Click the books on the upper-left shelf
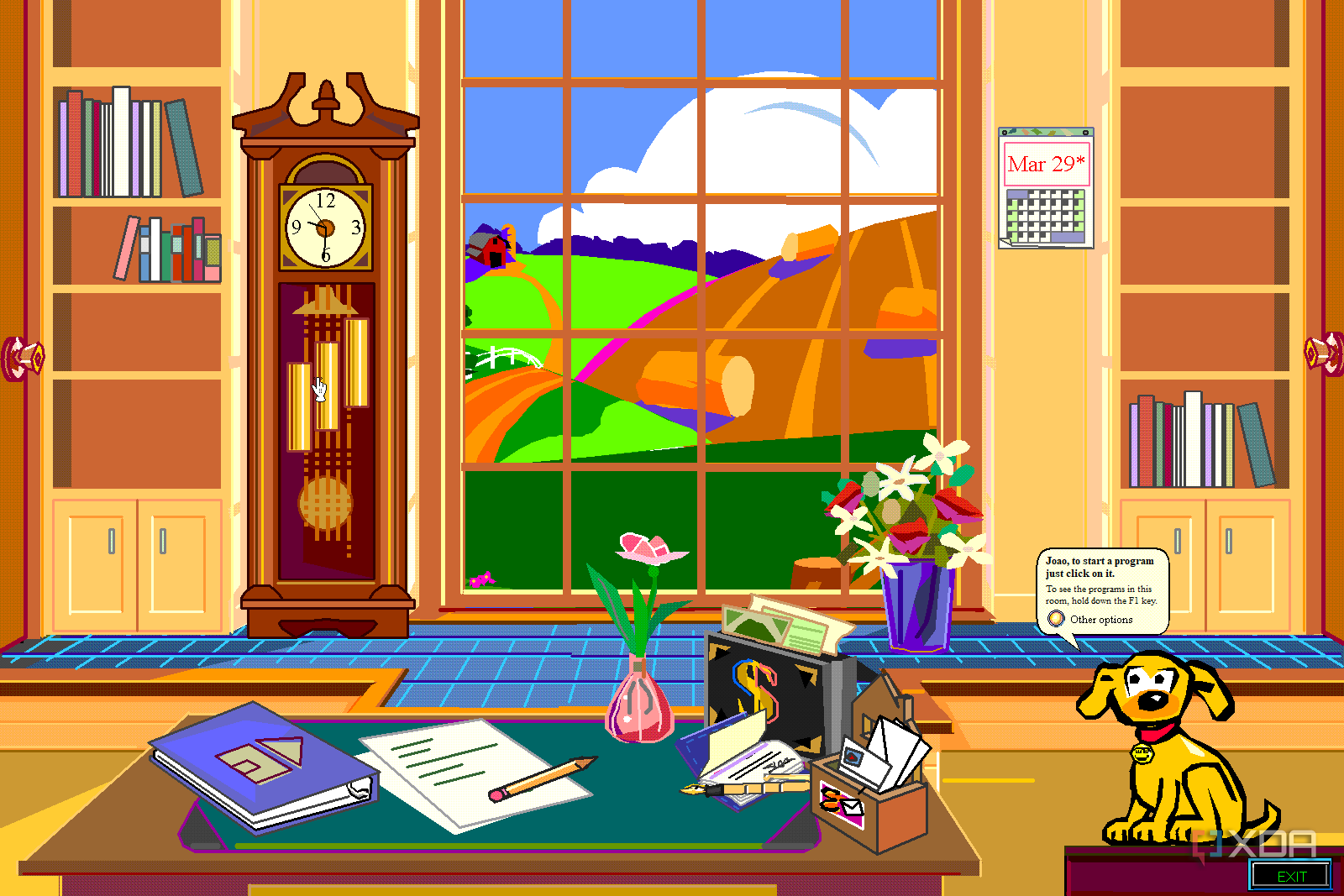Viewport: 1344px width, 896px height. [126, 143]
